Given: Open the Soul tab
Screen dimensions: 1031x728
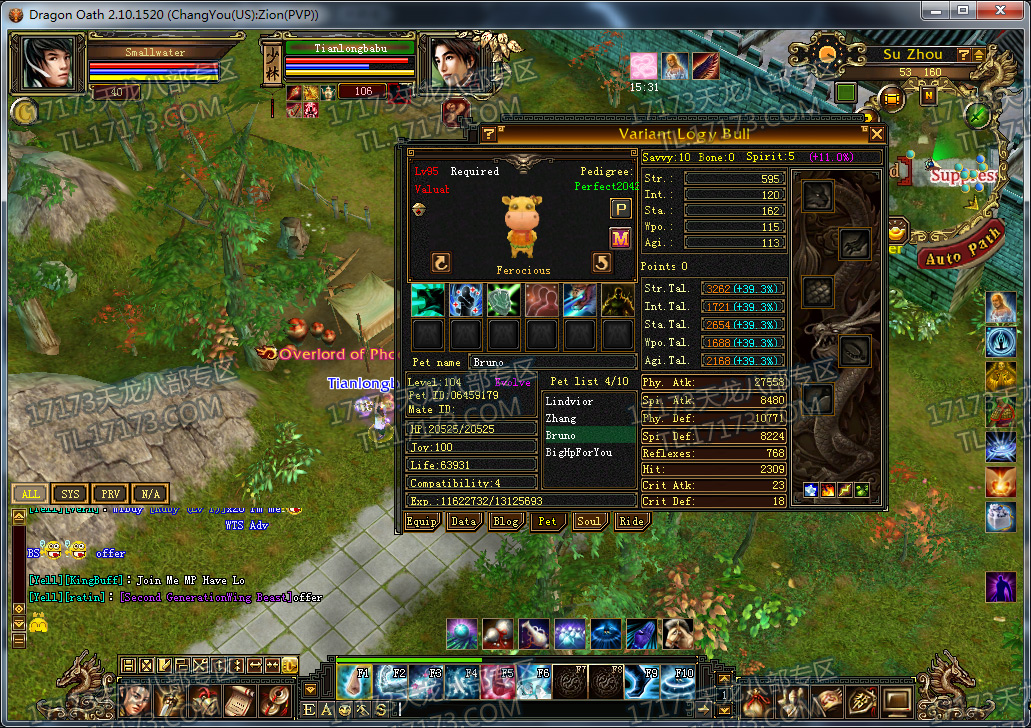Looking at the screenshot, I should coord(589,521).
